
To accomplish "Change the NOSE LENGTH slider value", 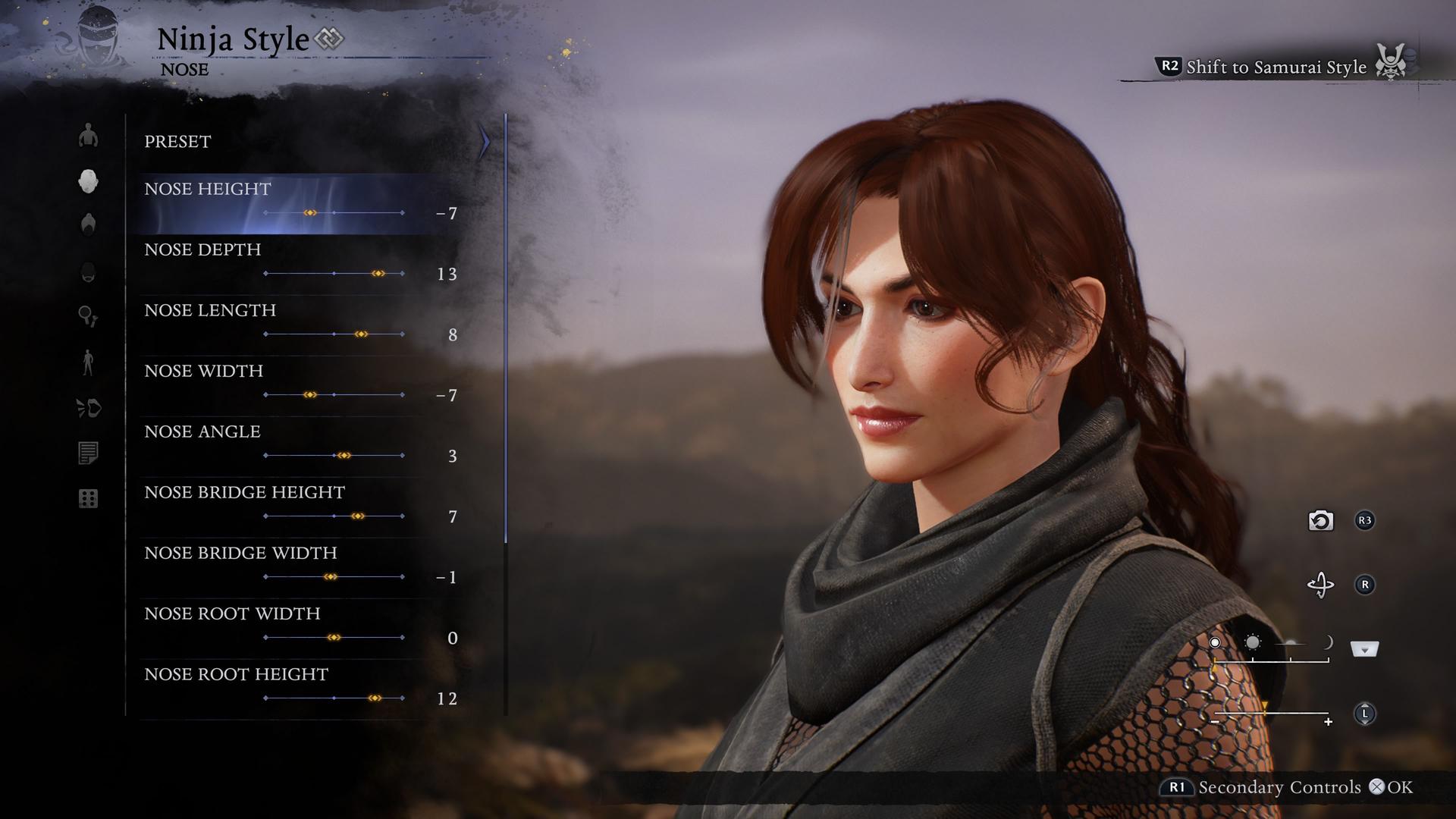I will coord(361,334).
